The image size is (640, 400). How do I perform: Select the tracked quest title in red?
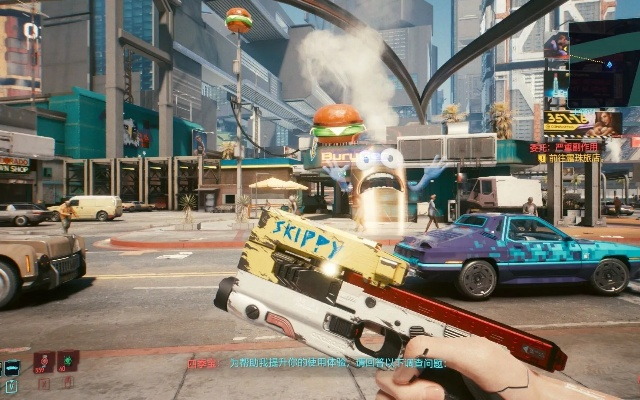[573, 146]
